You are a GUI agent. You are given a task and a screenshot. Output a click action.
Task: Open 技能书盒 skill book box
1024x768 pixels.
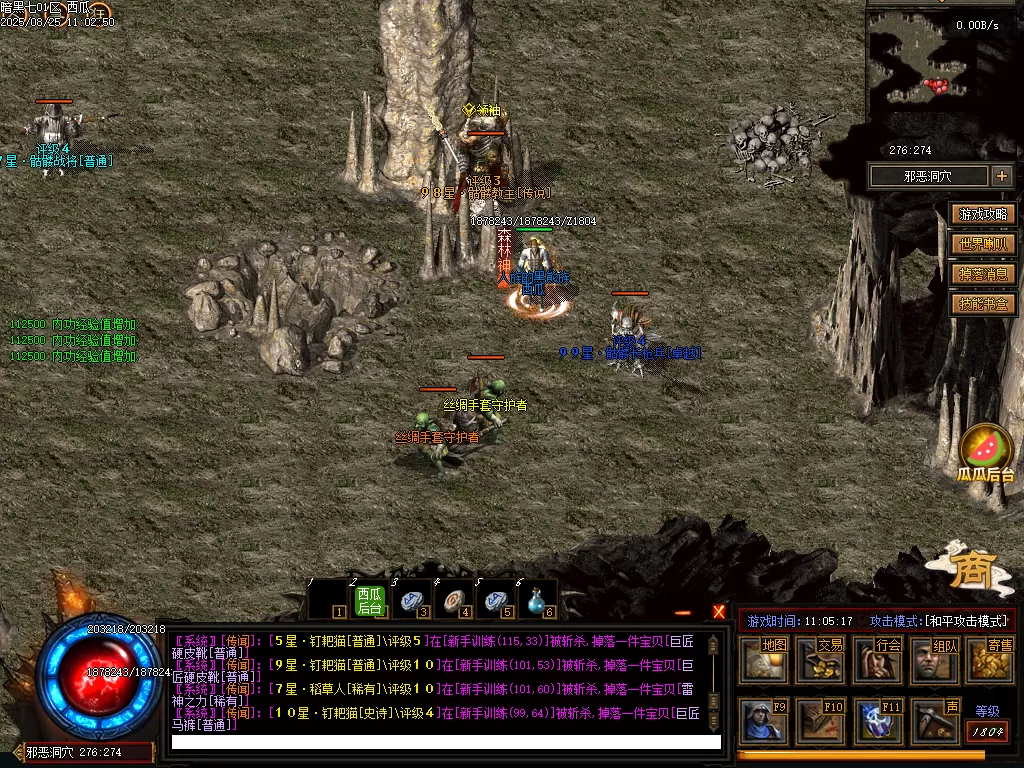pos(984,304)
